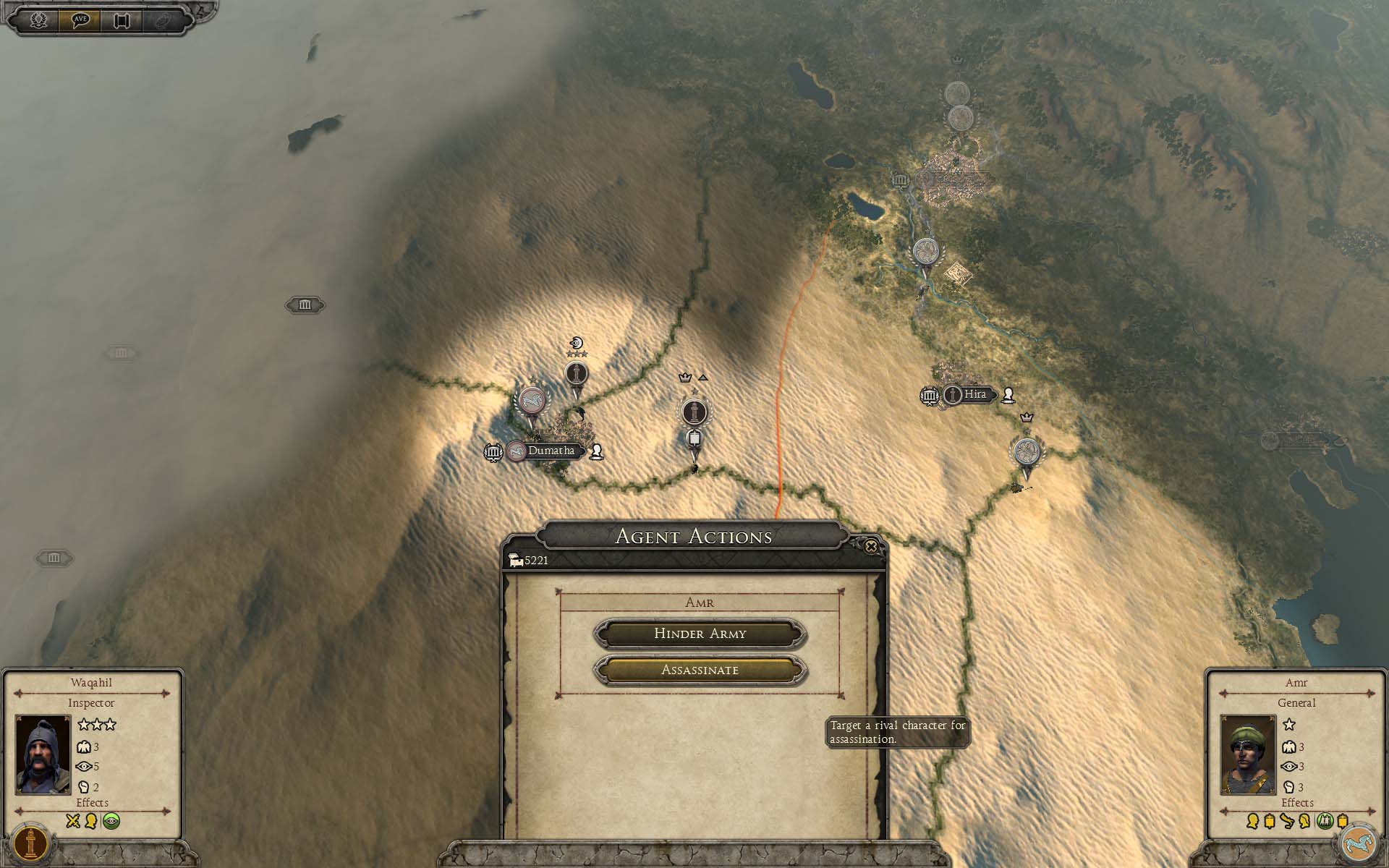Inspect Amr's green soldiers effect icon
The width and height of the screenshot is (1389, 868).
coord(1325,821)
